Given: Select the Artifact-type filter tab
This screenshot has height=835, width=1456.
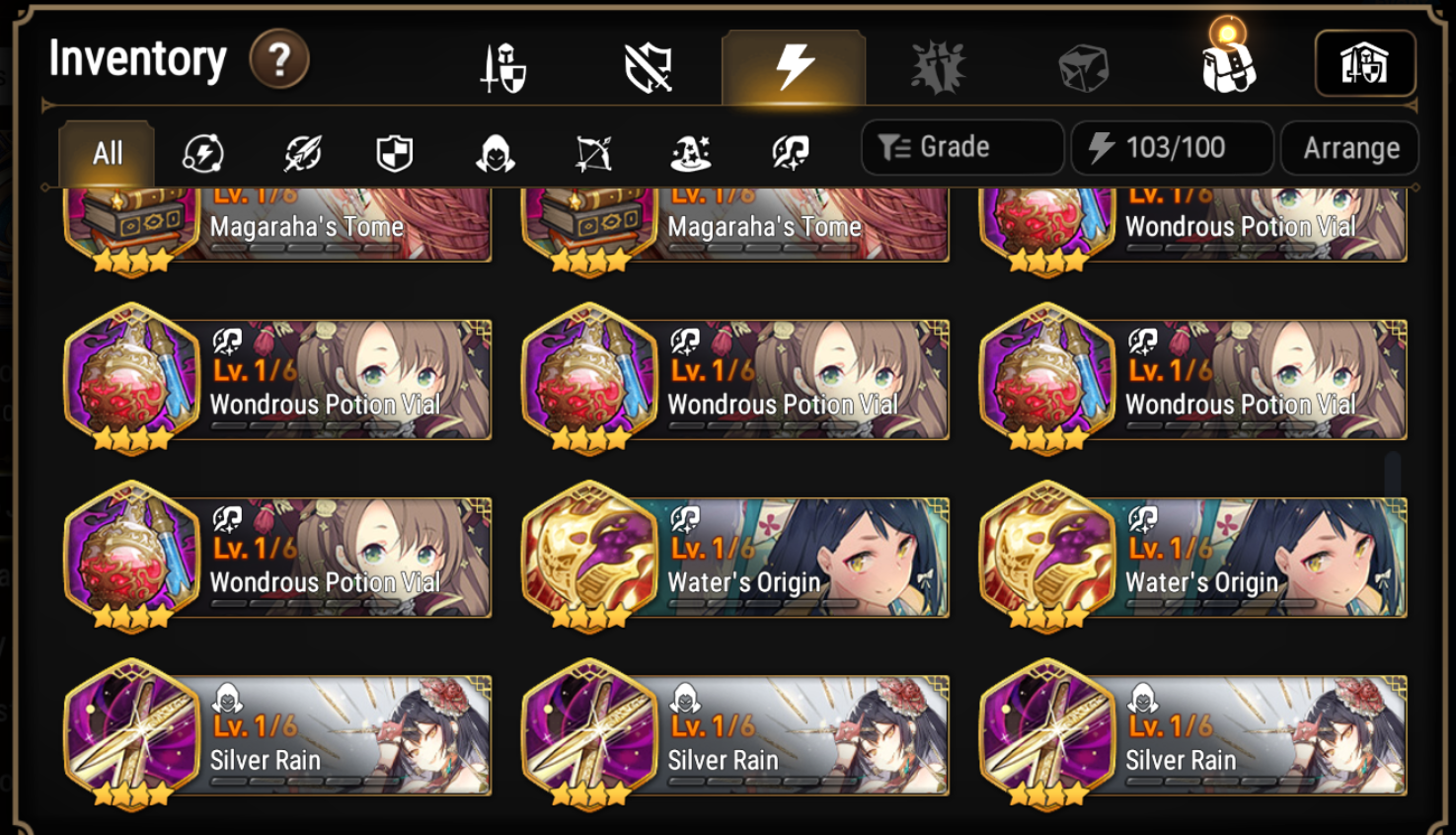Looking at the screenshot, I should point(203,151).
